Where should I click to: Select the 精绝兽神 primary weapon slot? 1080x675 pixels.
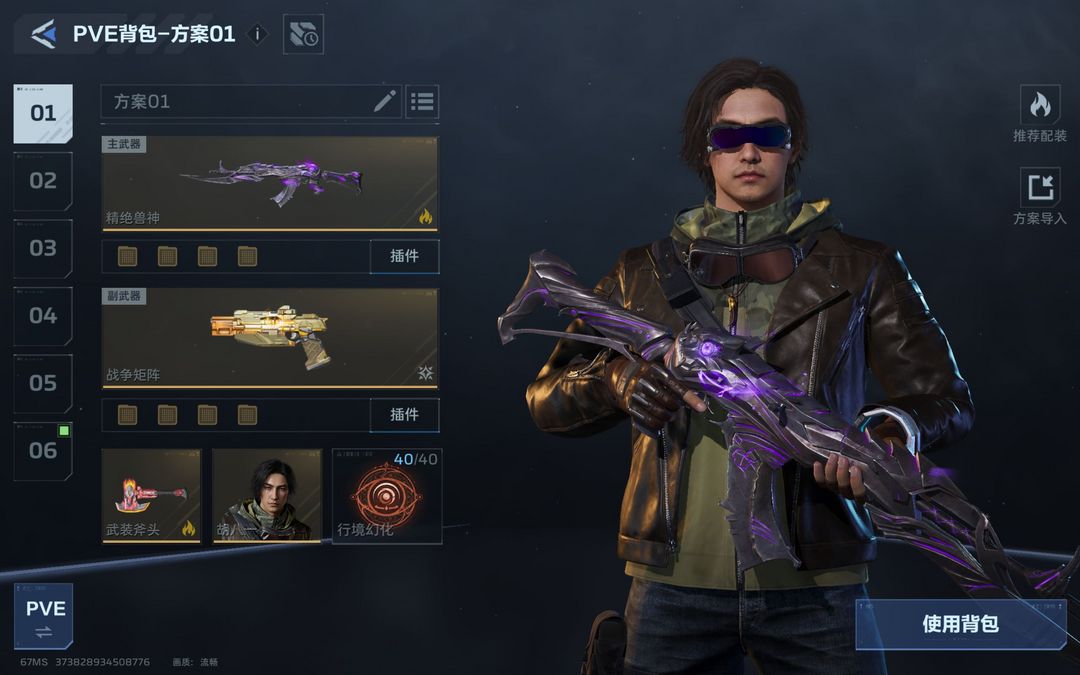click(270, 184)
